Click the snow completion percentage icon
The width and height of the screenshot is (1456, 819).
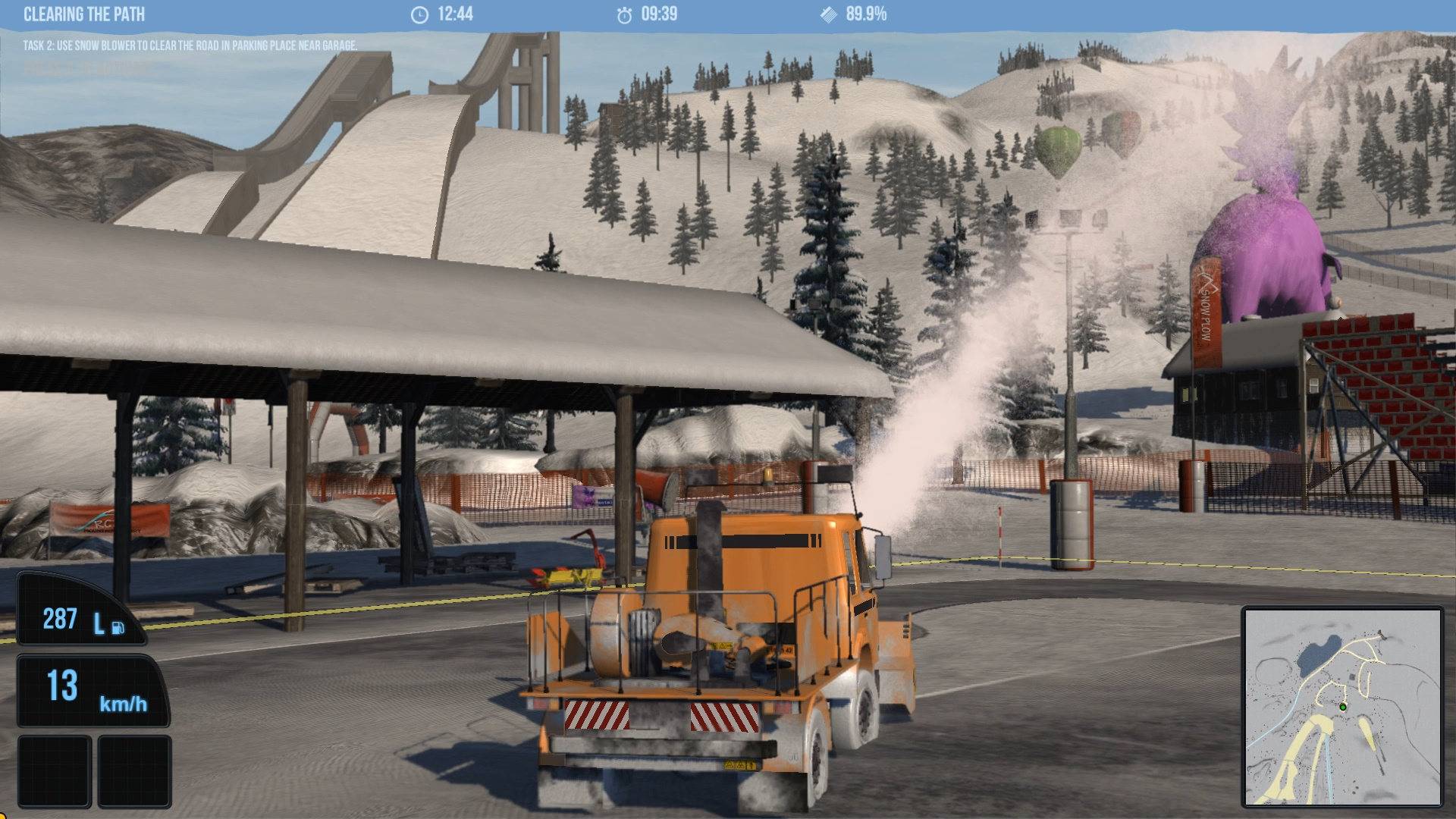pos(829,13)
